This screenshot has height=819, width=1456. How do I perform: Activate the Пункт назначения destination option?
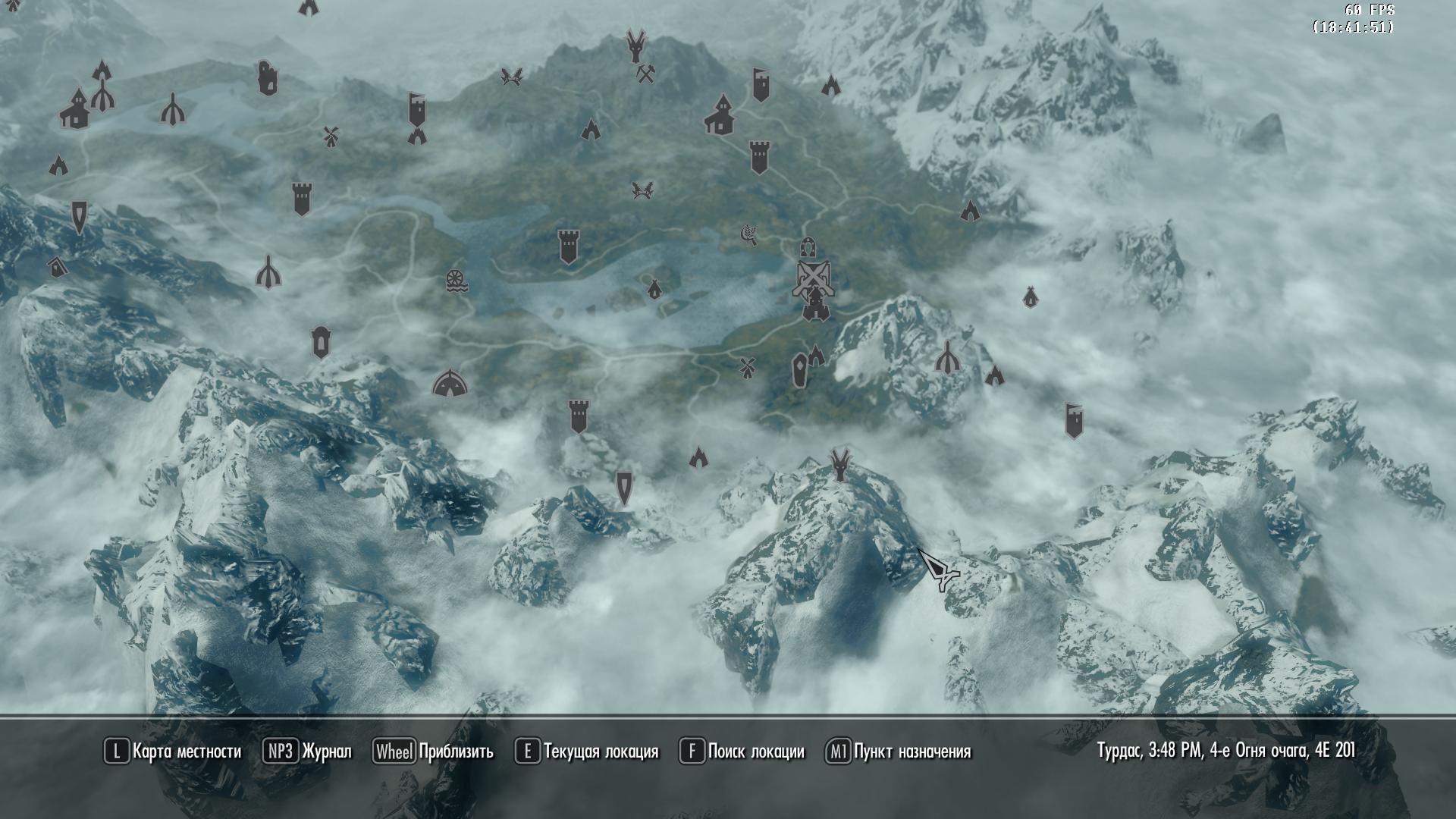point(899,752)
